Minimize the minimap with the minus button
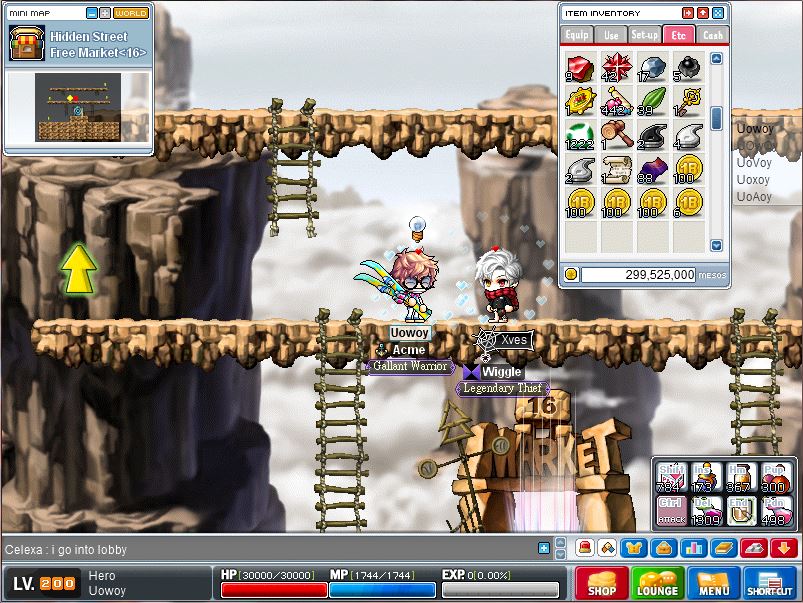803x603 pixels. (91, 14)
